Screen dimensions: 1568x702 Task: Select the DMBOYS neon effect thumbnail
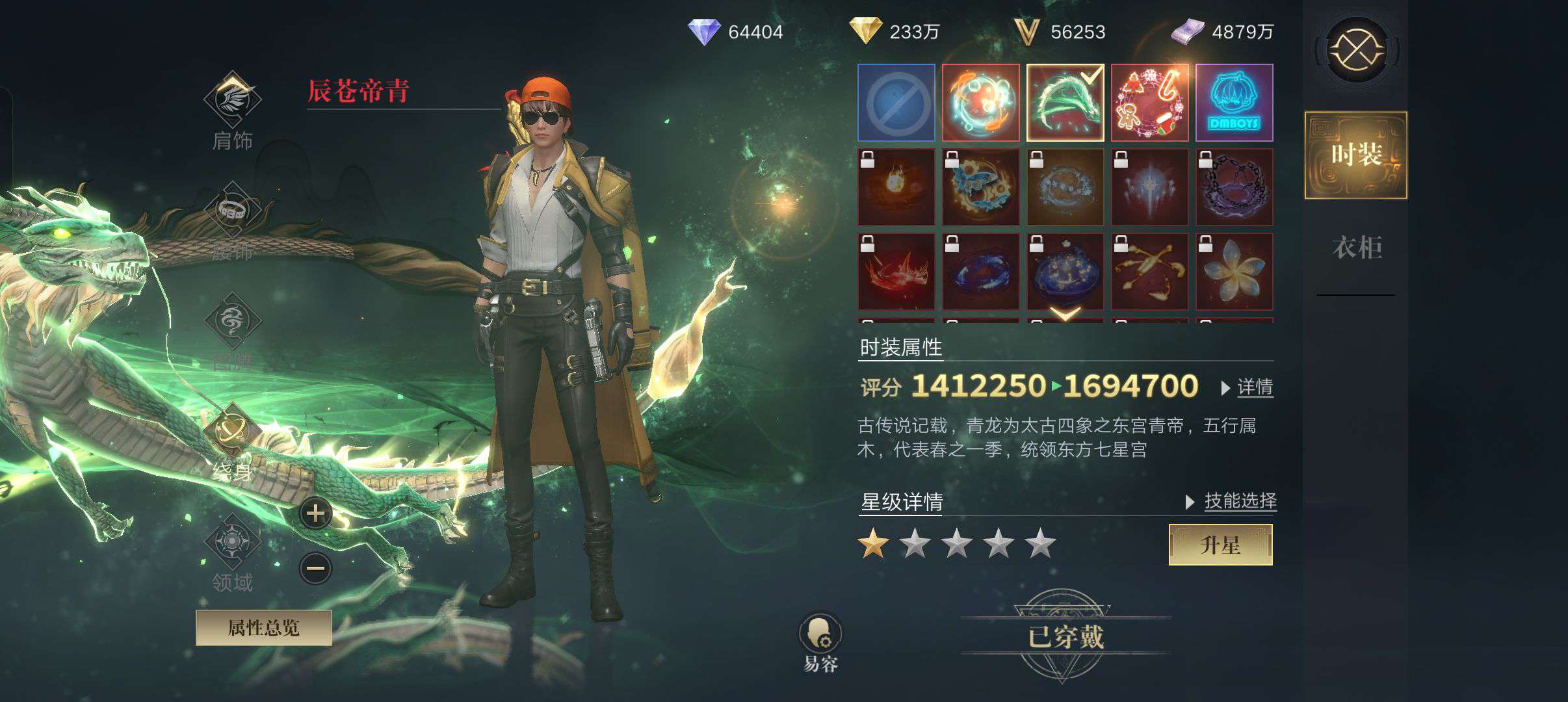click(1234, 103)
